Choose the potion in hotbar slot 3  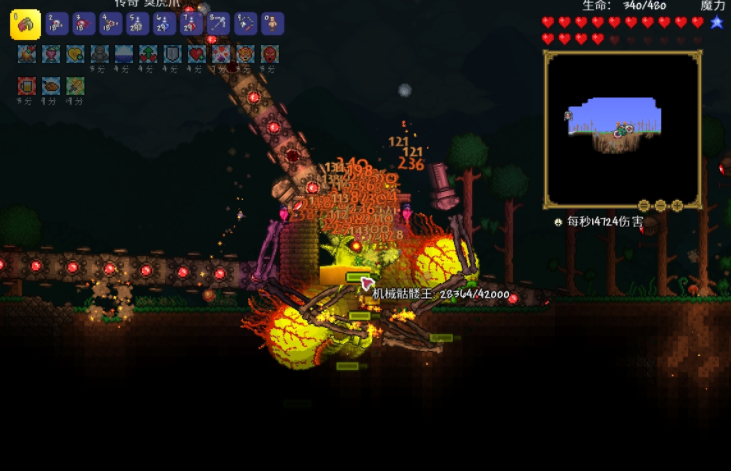click(x=84, y=24)
